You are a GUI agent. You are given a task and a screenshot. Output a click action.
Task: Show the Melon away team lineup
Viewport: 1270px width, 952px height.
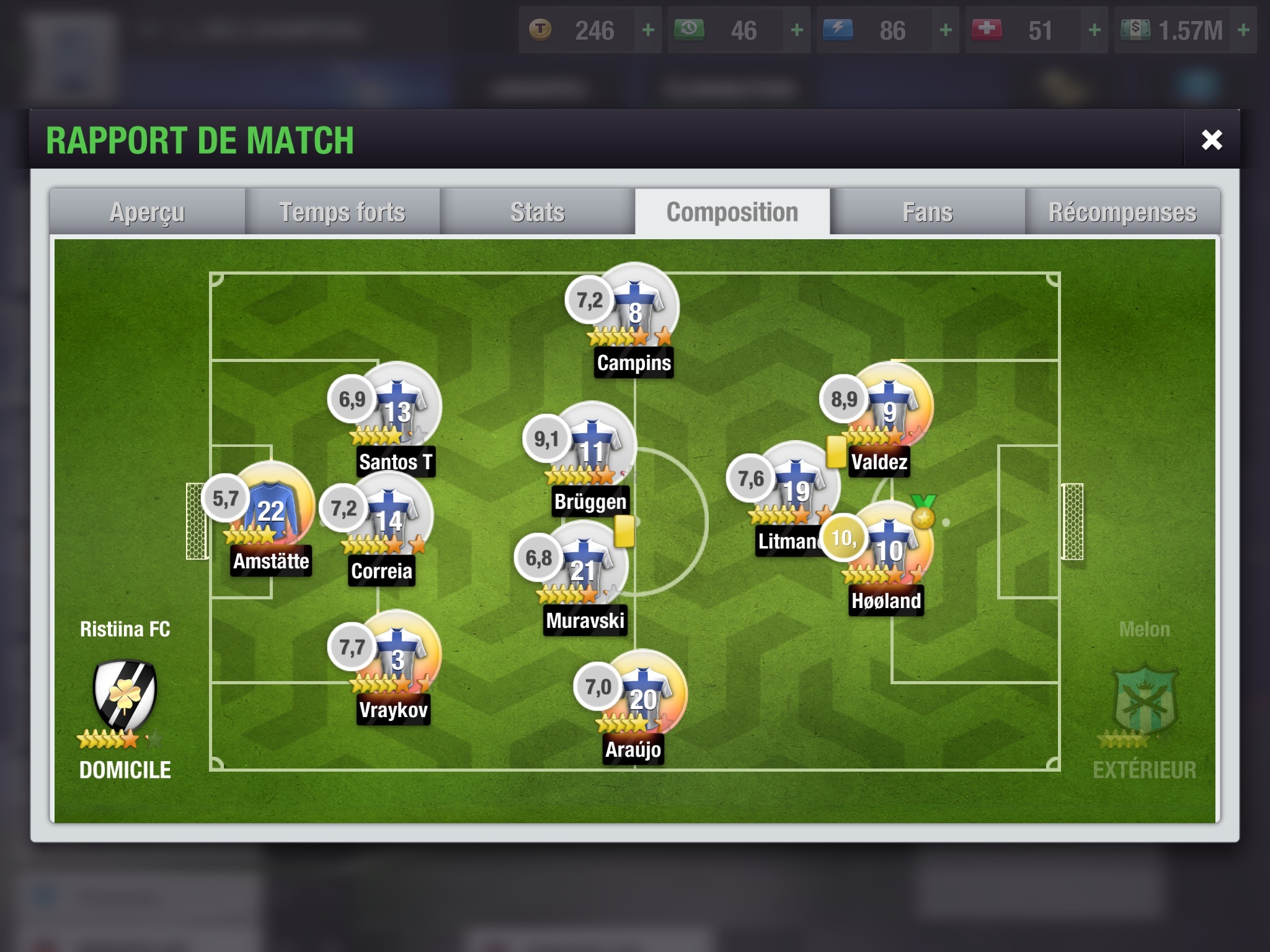pyautogui.click(x=1145, y=700)
